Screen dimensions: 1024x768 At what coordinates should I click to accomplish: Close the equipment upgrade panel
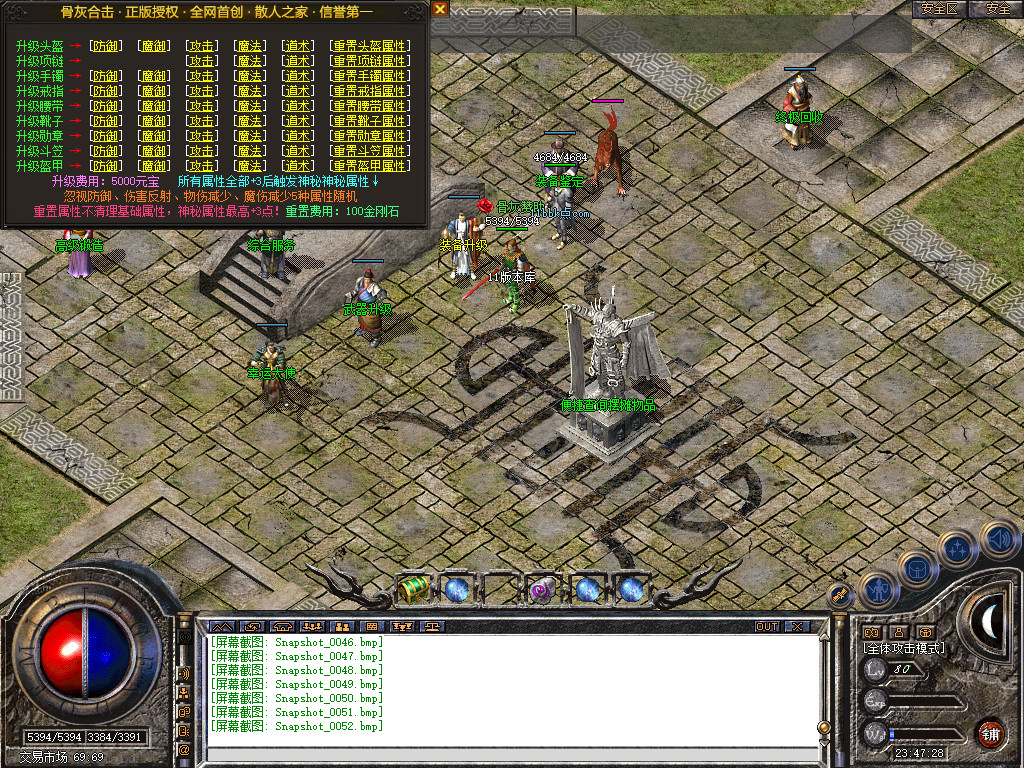(x=440, y=9)
